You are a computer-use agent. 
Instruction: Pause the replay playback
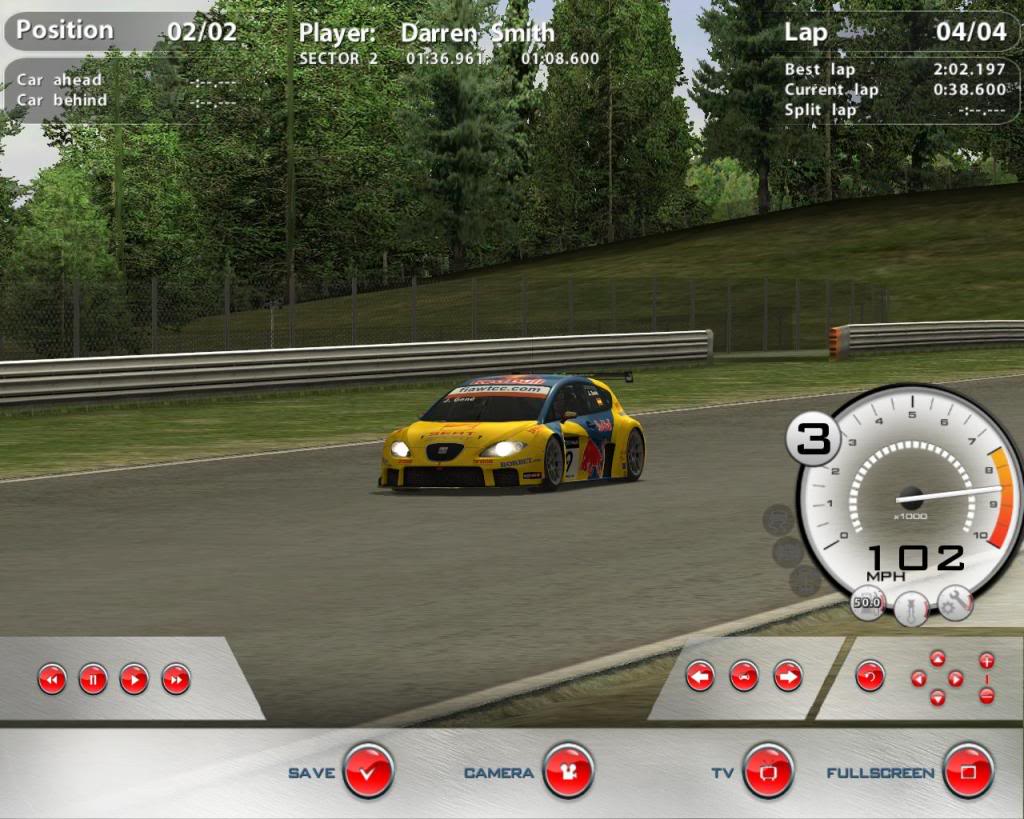(x=93, y=680)
